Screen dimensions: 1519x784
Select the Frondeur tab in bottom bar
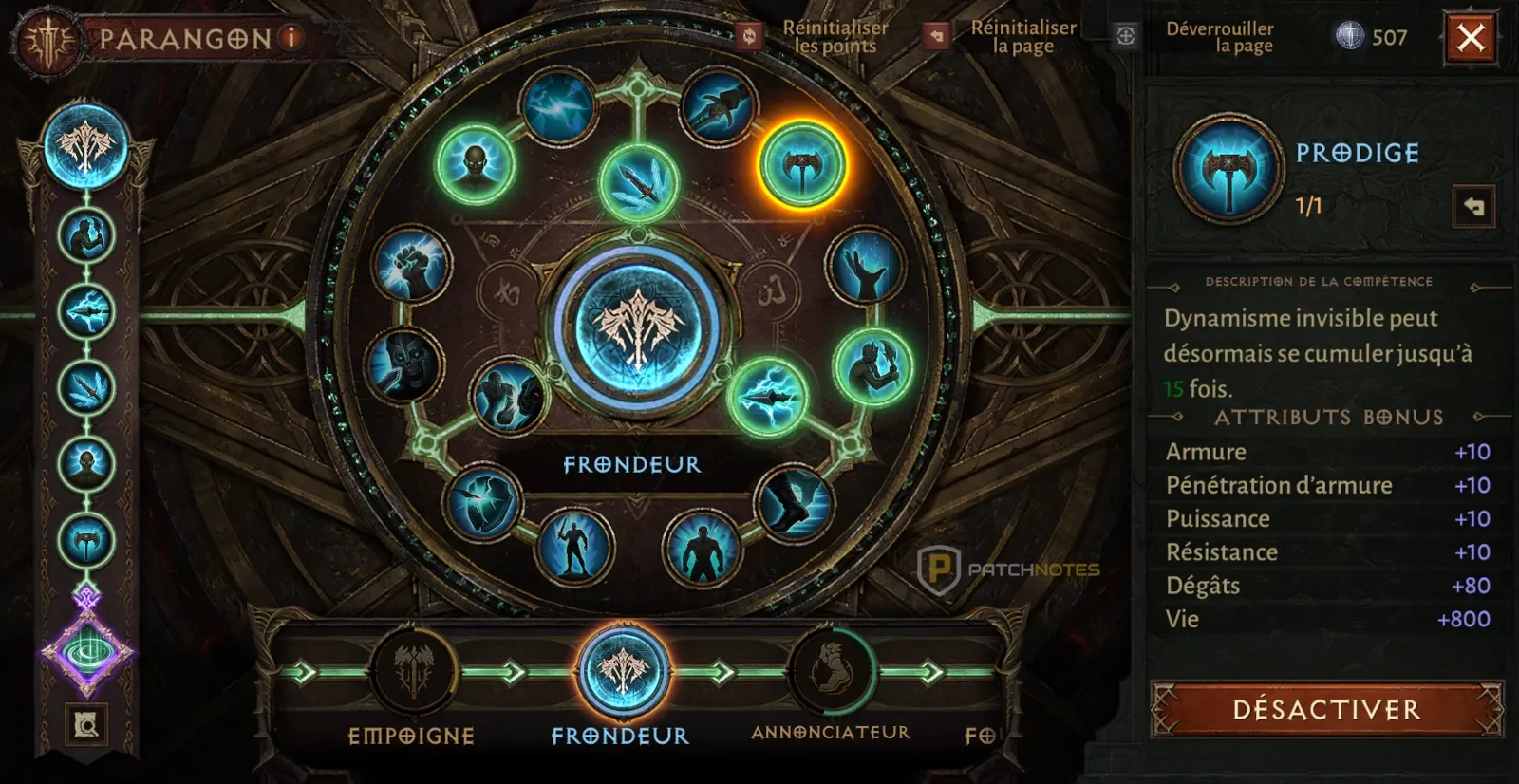click(623, 673)
